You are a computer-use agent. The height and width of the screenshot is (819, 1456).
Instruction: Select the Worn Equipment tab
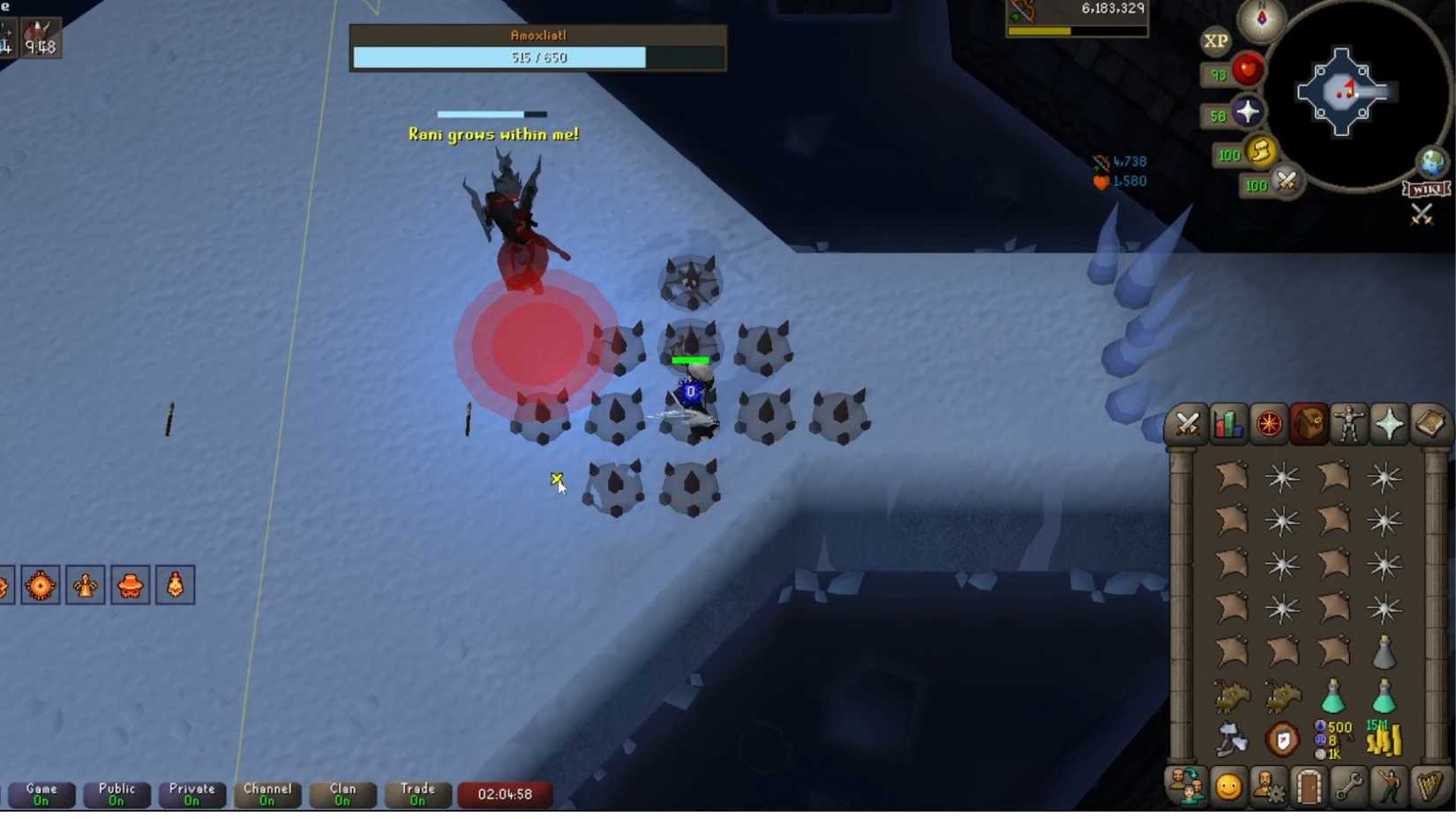click(1347, 424)
